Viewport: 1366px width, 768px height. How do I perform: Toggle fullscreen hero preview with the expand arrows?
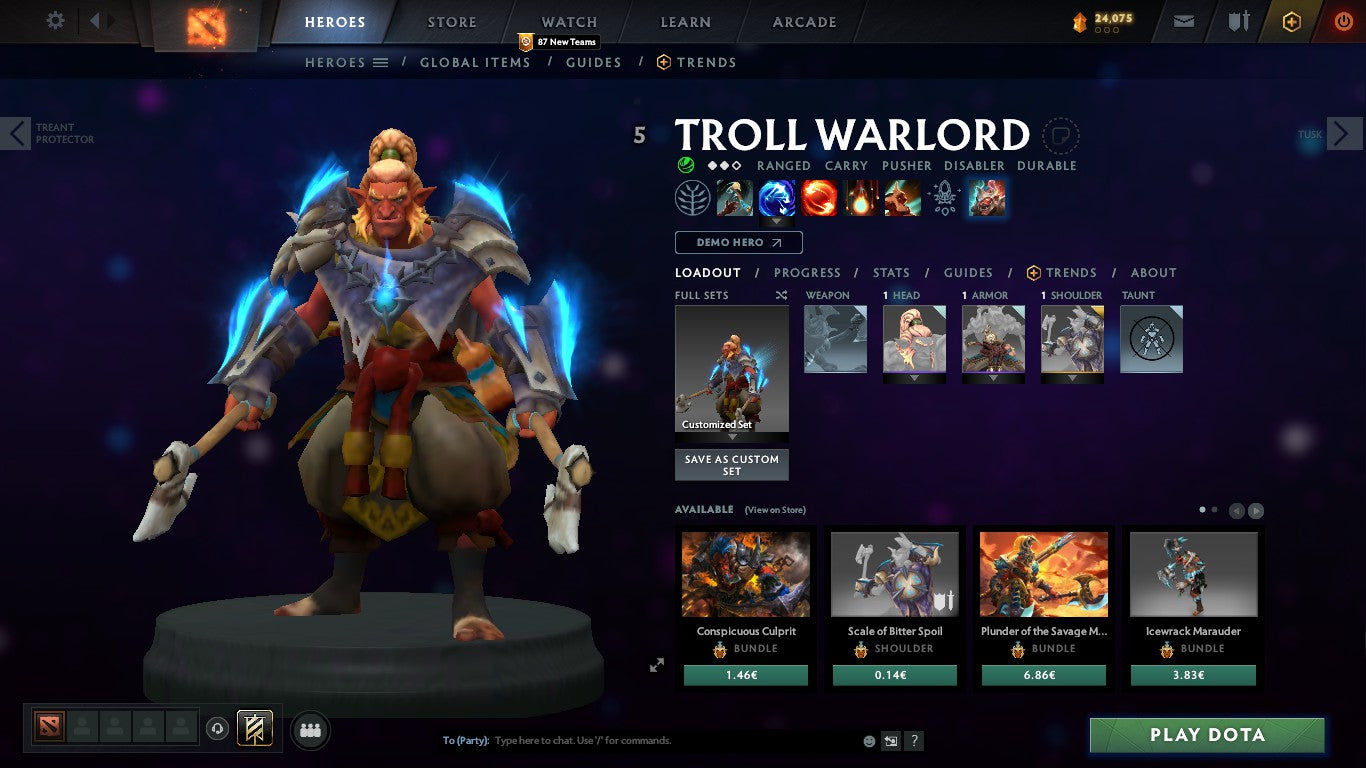coord(657,664)
